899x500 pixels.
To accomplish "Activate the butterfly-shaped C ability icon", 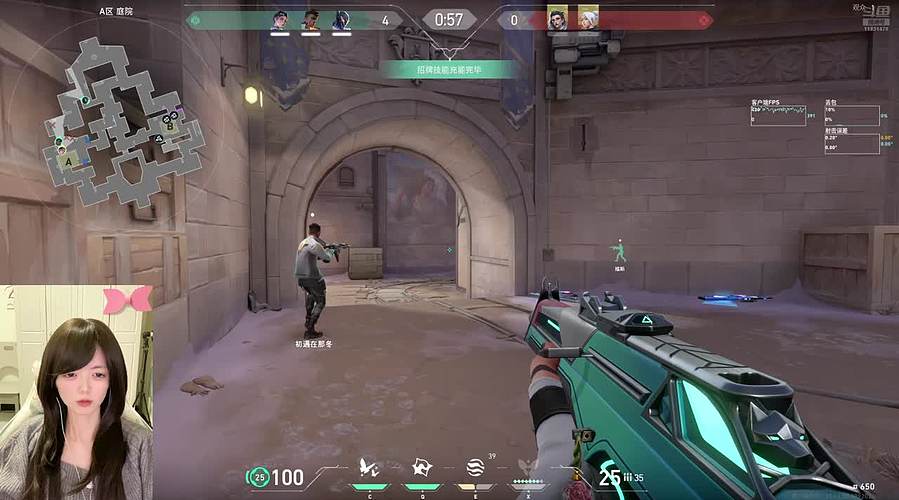I will click(x=368, y=468).
